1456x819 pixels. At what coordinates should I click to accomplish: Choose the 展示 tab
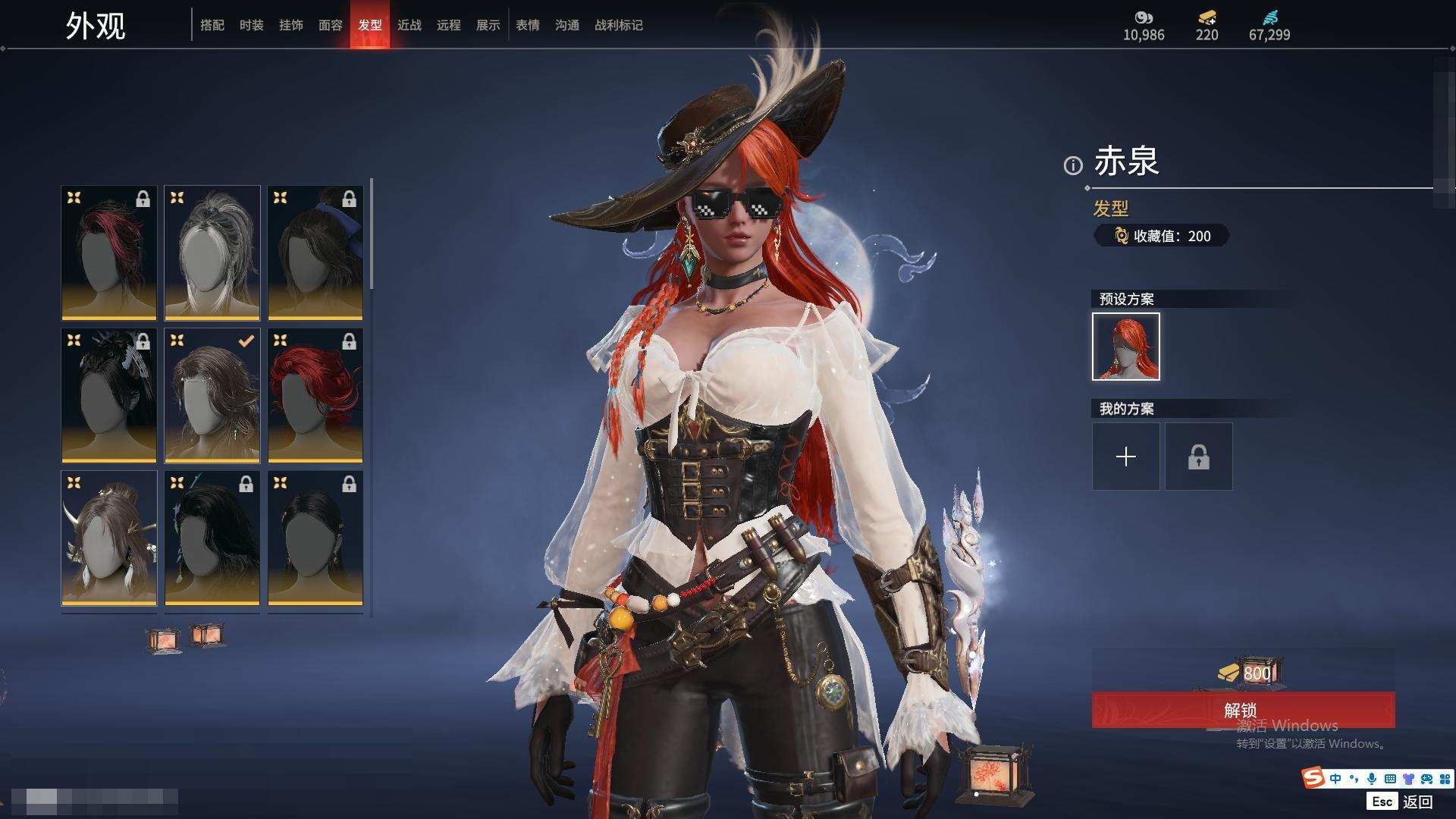488,25
